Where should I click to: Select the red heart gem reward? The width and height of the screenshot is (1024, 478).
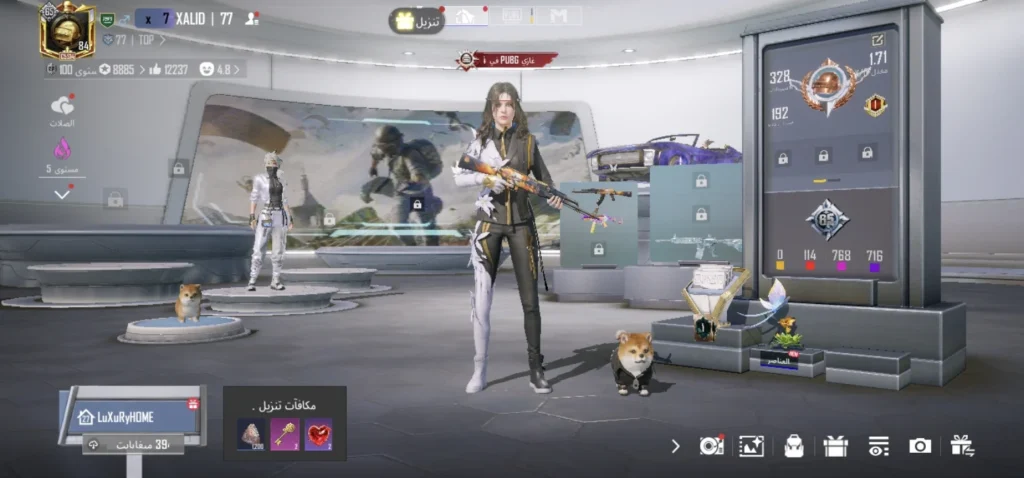tap(318, 433)
